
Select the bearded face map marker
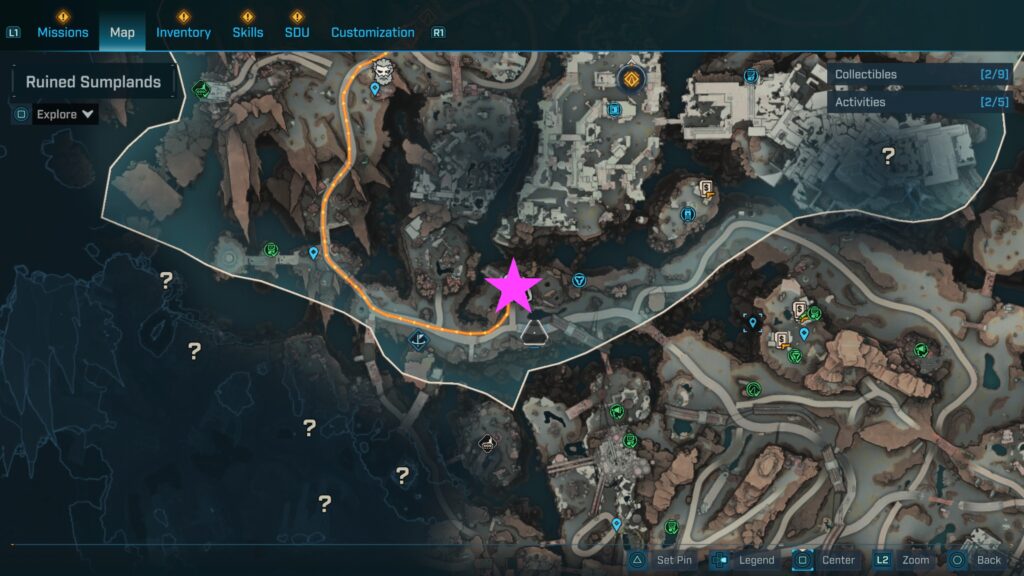click(385, 70)
